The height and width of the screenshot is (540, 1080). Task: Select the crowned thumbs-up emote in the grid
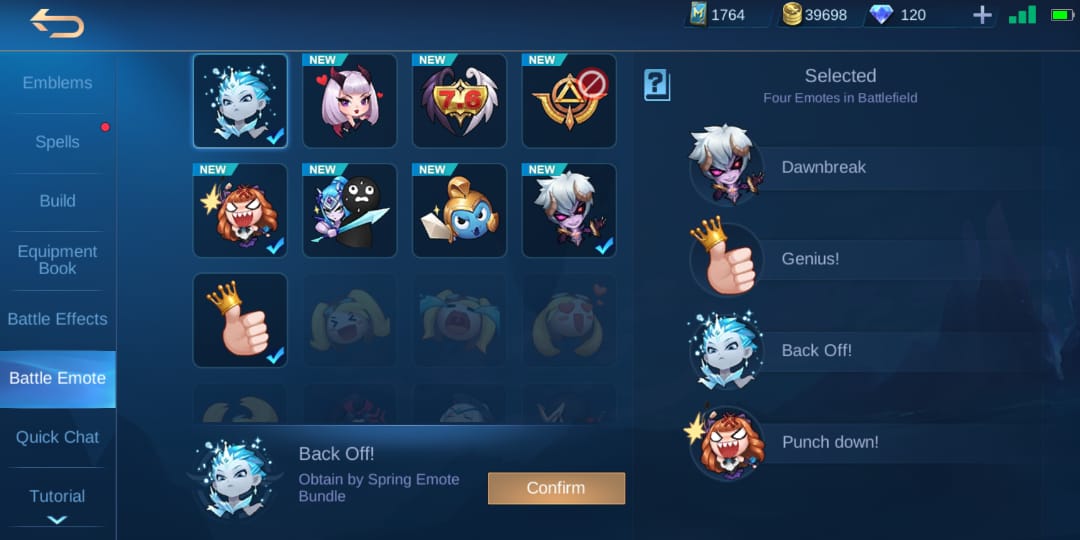240,321
